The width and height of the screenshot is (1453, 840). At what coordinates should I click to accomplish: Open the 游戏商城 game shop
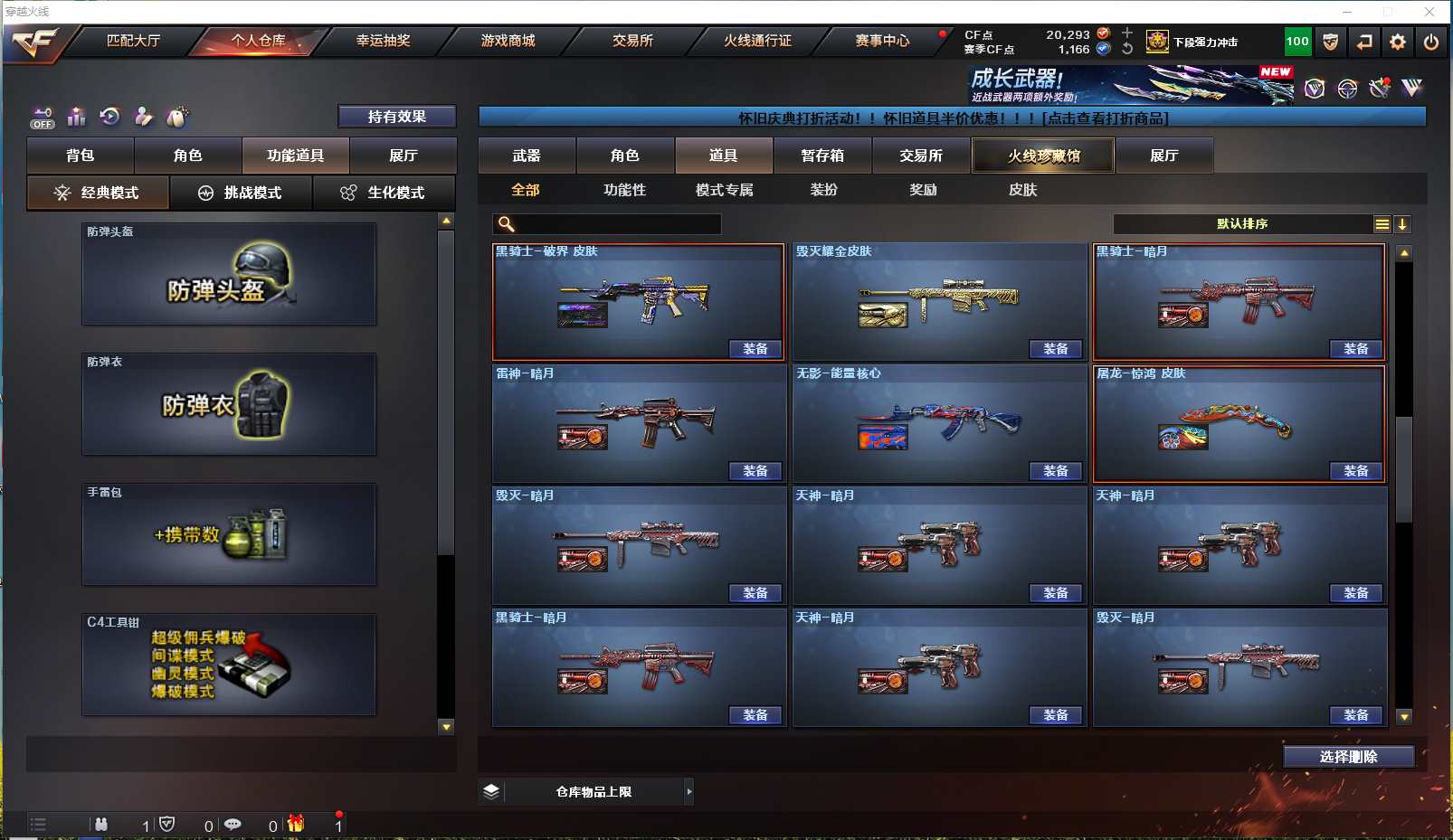[508, 41]
